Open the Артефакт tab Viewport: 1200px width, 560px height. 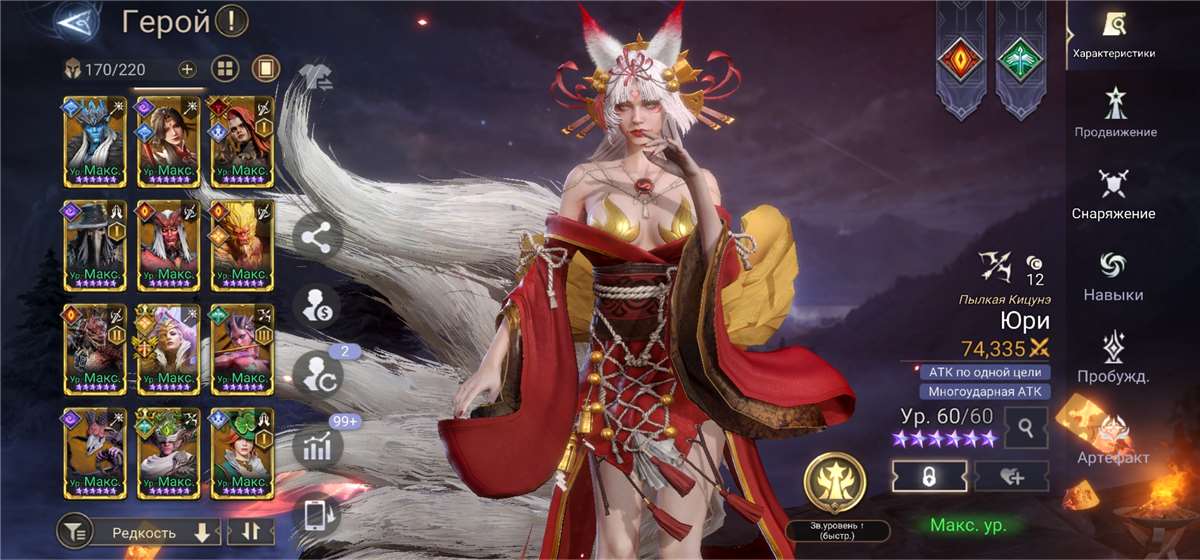[x=1113, y=440]
